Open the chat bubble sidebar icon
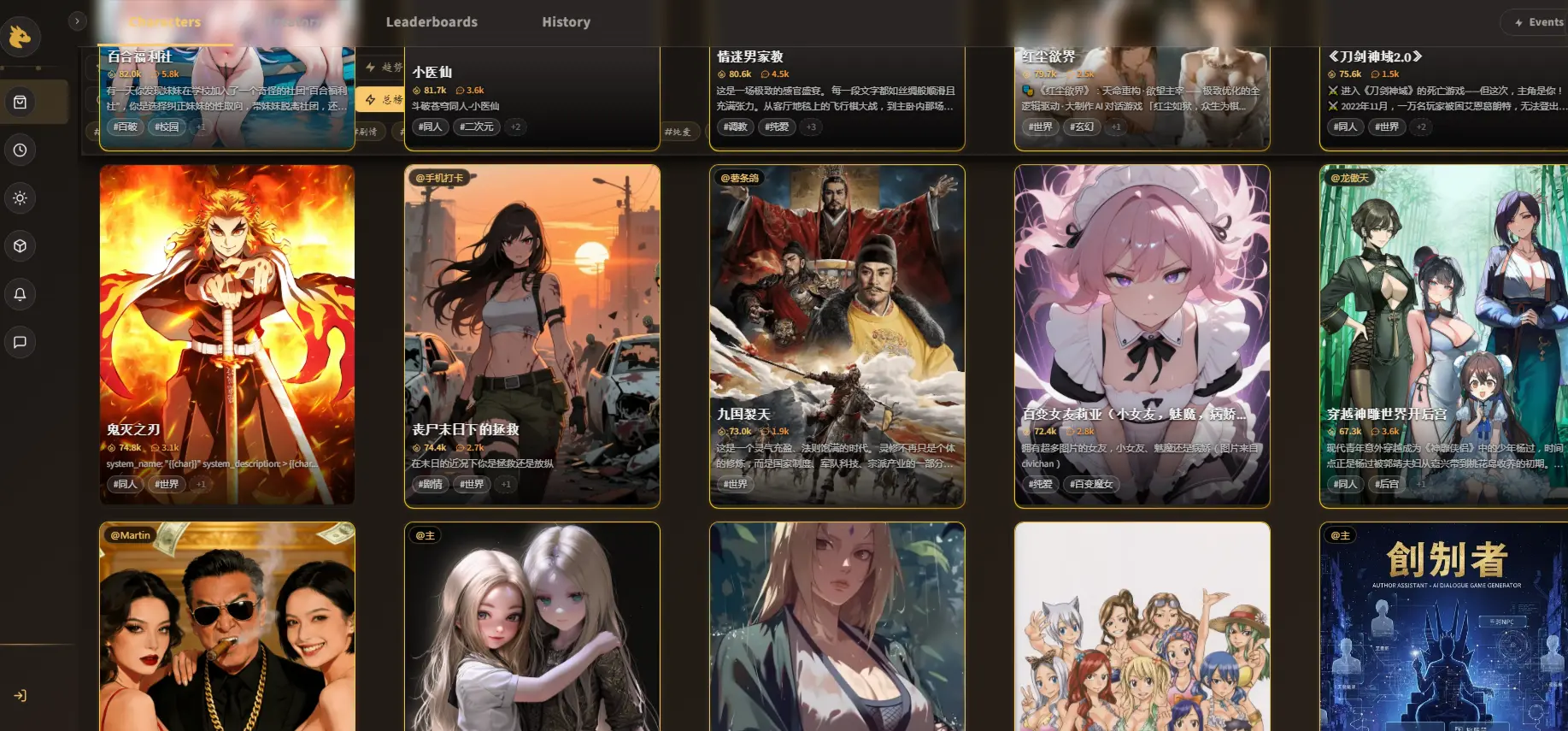 pyautogui.click(x=21, y=342)
